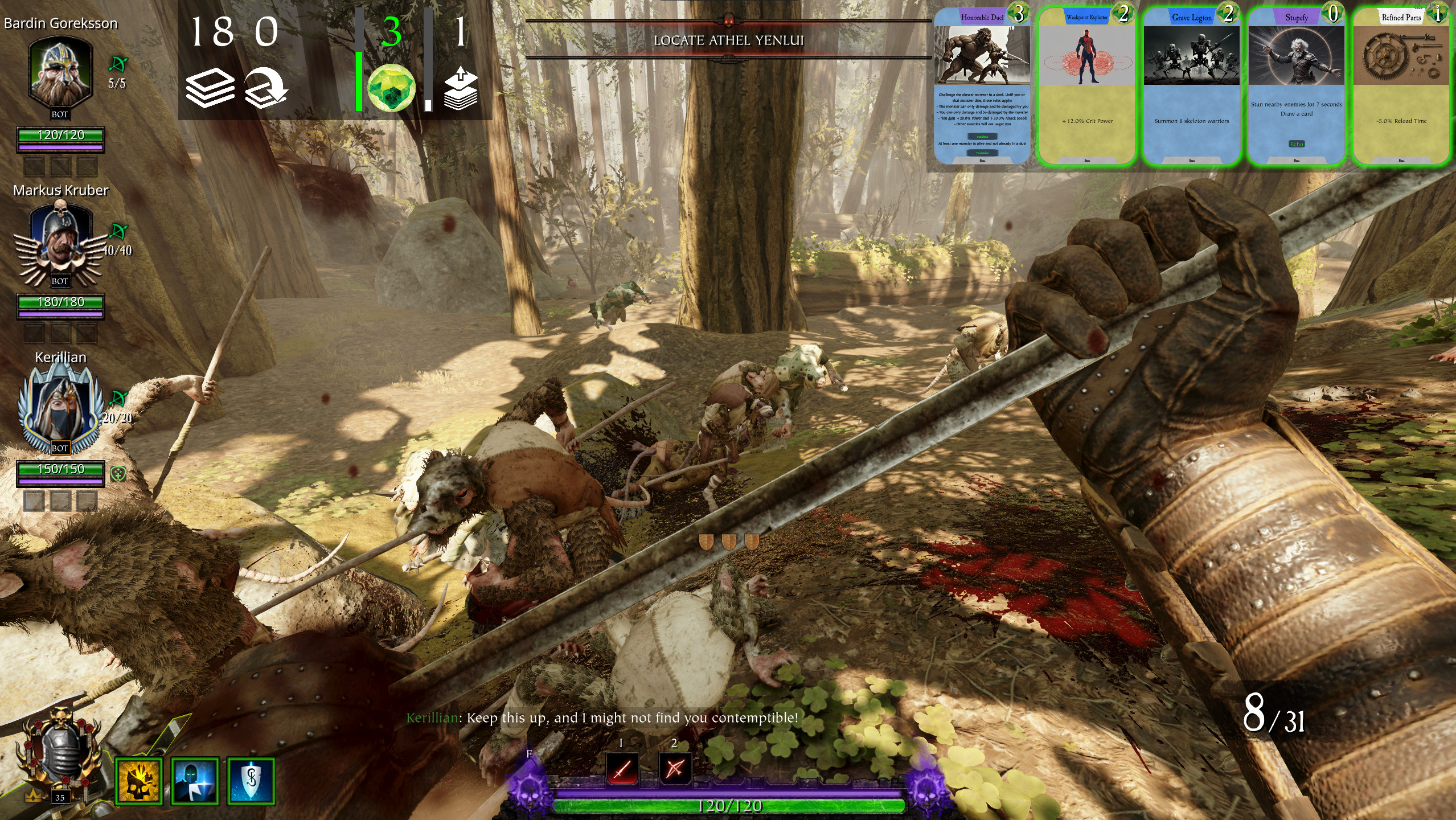Click the card stack with up arrow
Screen dimensions: 1456x820
coord(460,88)
